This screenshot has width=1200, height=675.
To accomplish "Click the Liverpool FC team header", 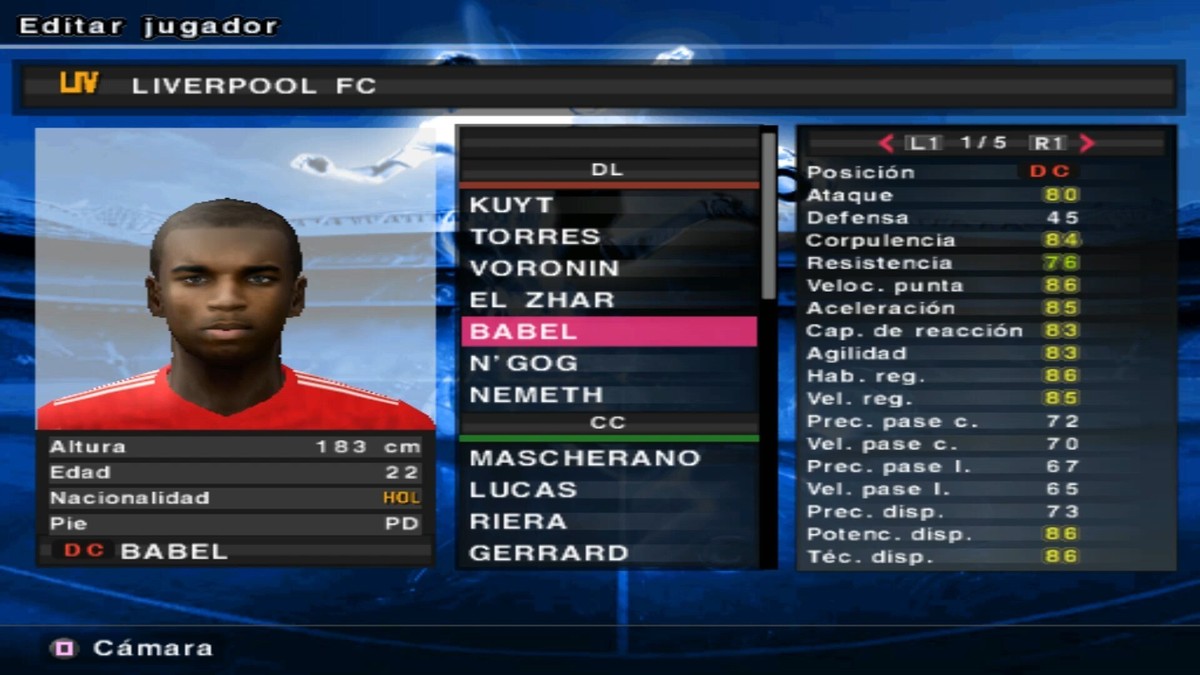I will pos(598,86).
